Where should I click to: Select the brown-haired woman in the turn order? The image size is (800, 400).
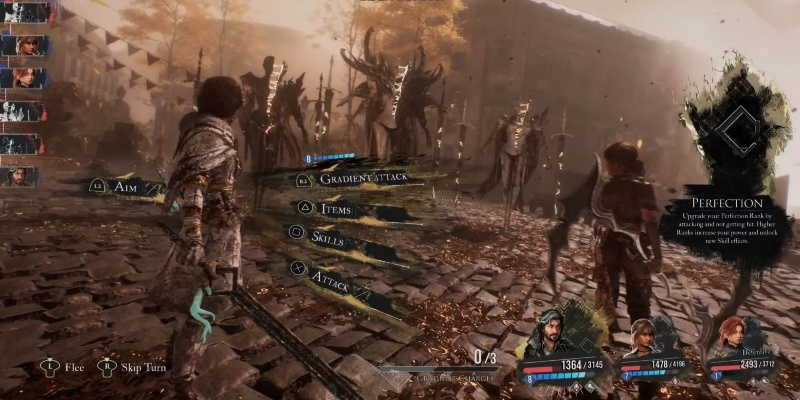click(22, 45)
